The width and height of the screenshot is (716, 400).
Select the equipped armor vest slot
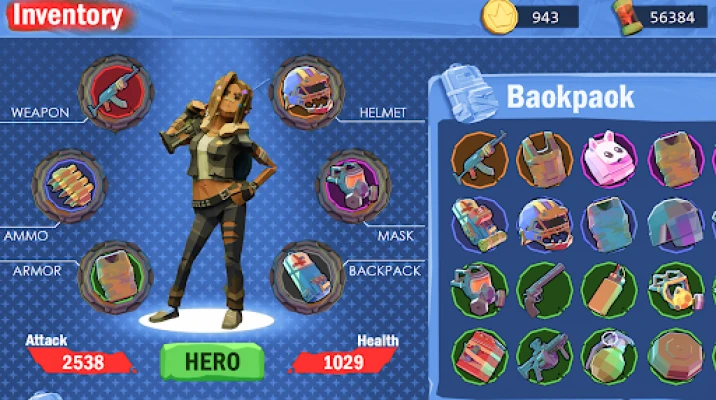click(x=115, y=275)
